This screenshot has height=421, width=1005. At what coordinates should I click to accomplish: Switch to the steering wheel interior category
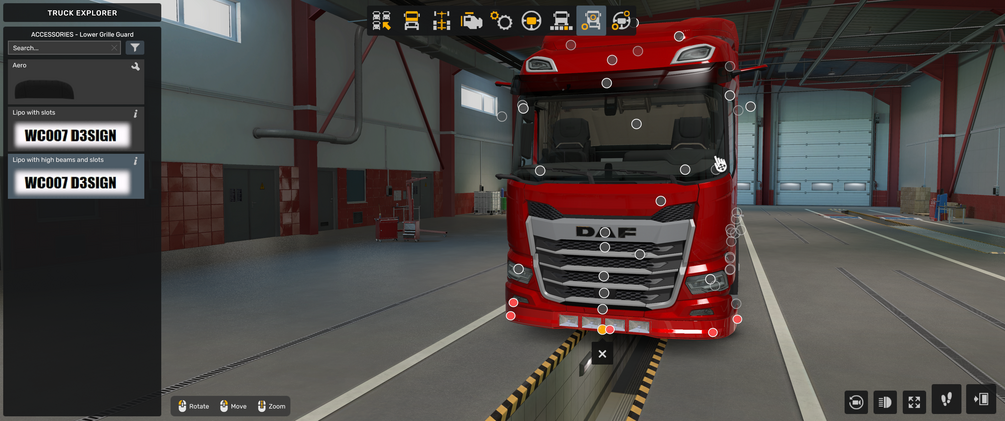(x=531, y=21)
